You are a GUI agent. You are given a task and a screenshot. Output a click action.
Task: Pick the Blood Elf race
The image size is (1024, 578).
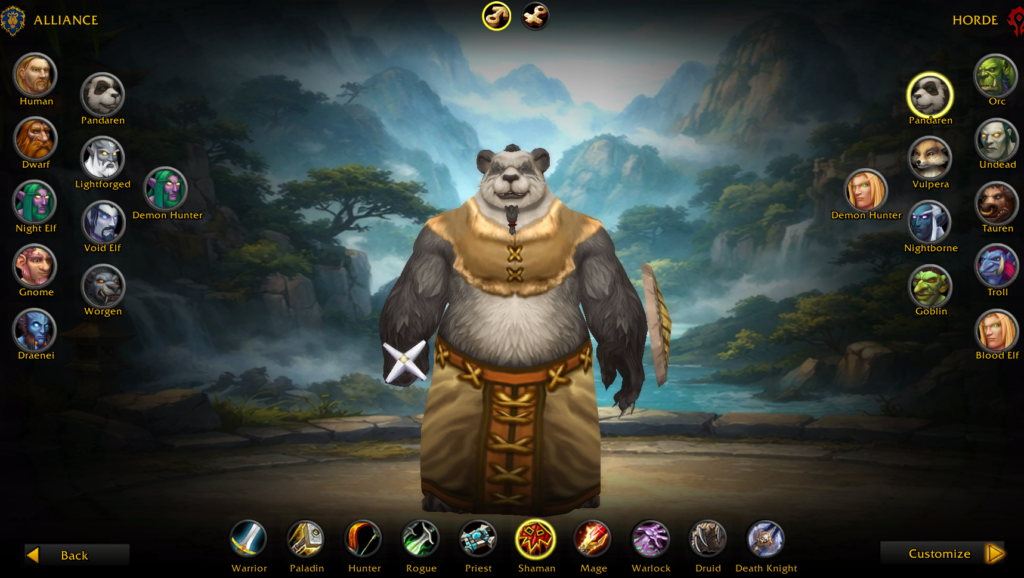tap(996, 330)
